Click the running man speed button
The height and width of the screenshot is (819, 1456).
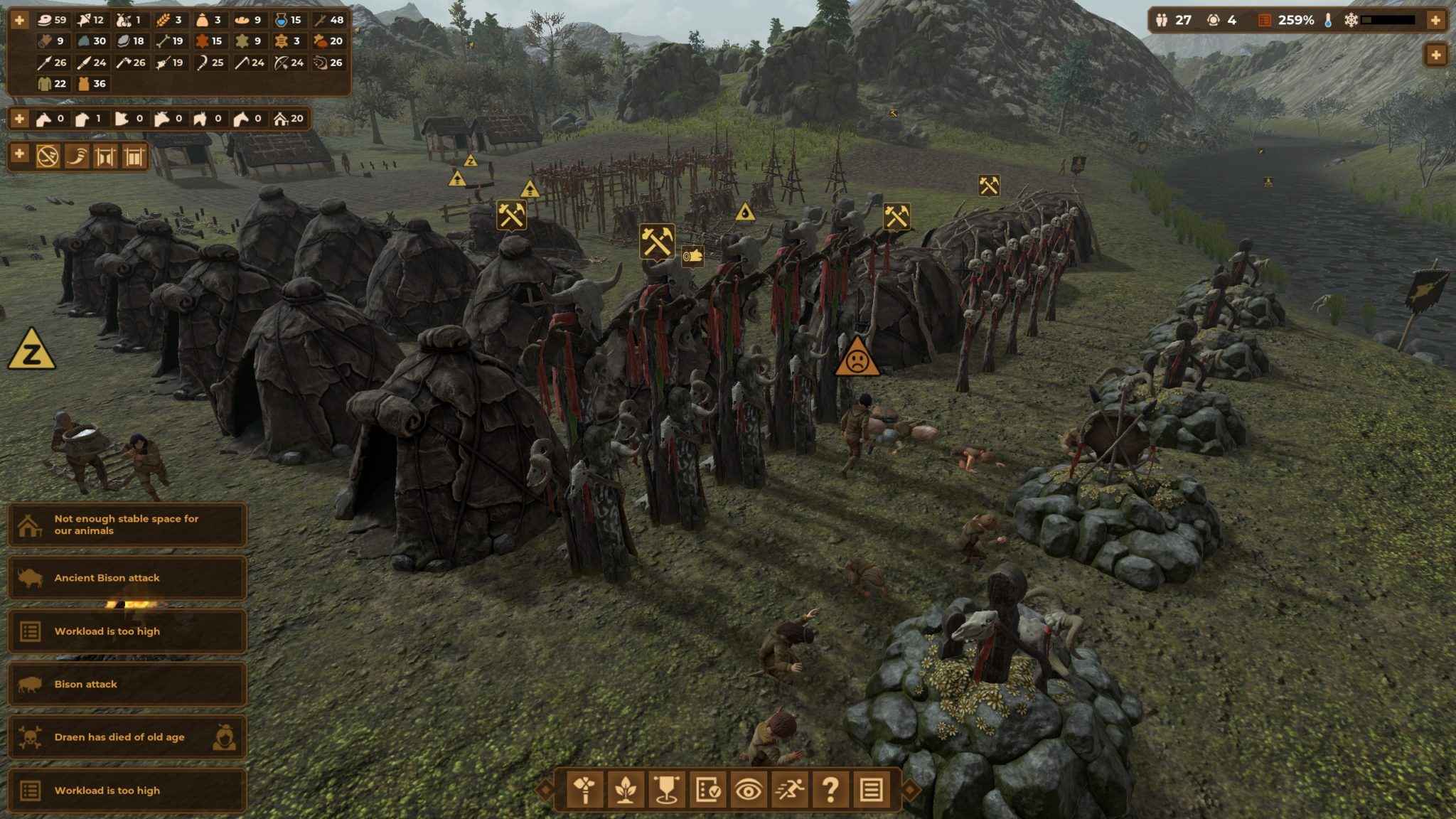click(x=789, y=789)
